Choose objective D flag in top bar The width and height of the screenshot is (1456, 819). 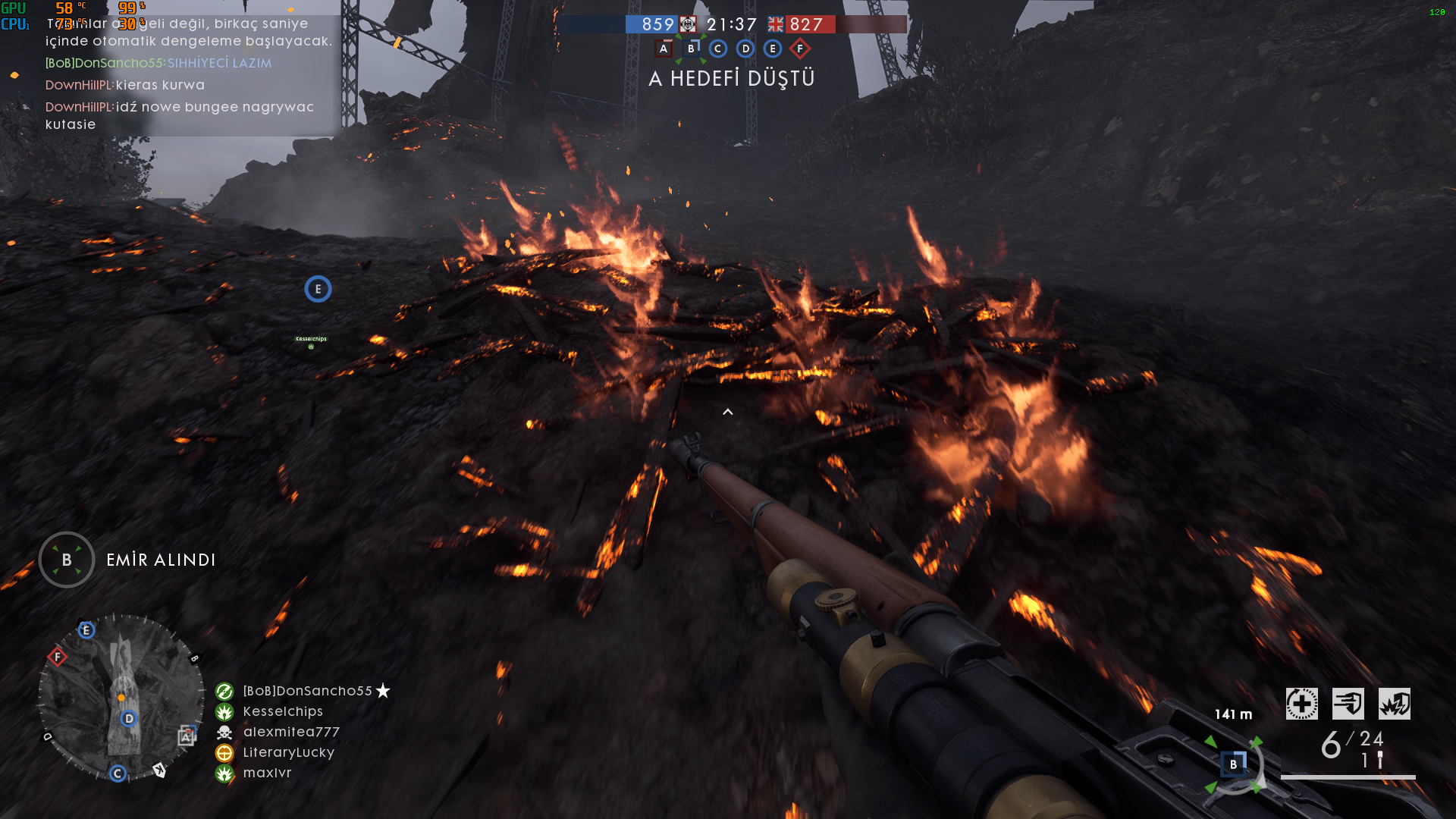(745, 49)
